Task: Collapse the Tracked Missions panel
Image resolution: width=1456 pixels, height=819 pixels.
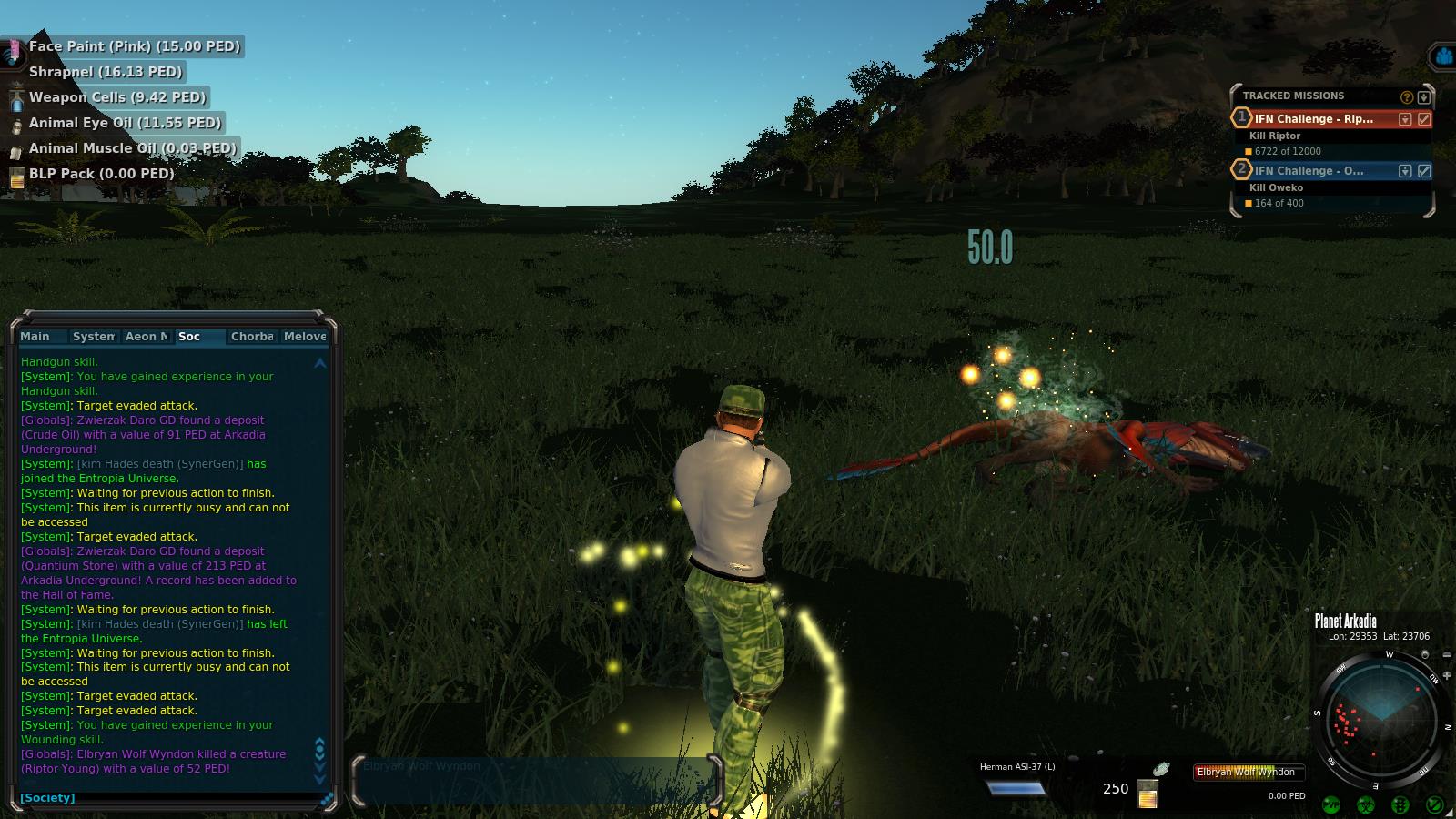Action: (1424, 97)
